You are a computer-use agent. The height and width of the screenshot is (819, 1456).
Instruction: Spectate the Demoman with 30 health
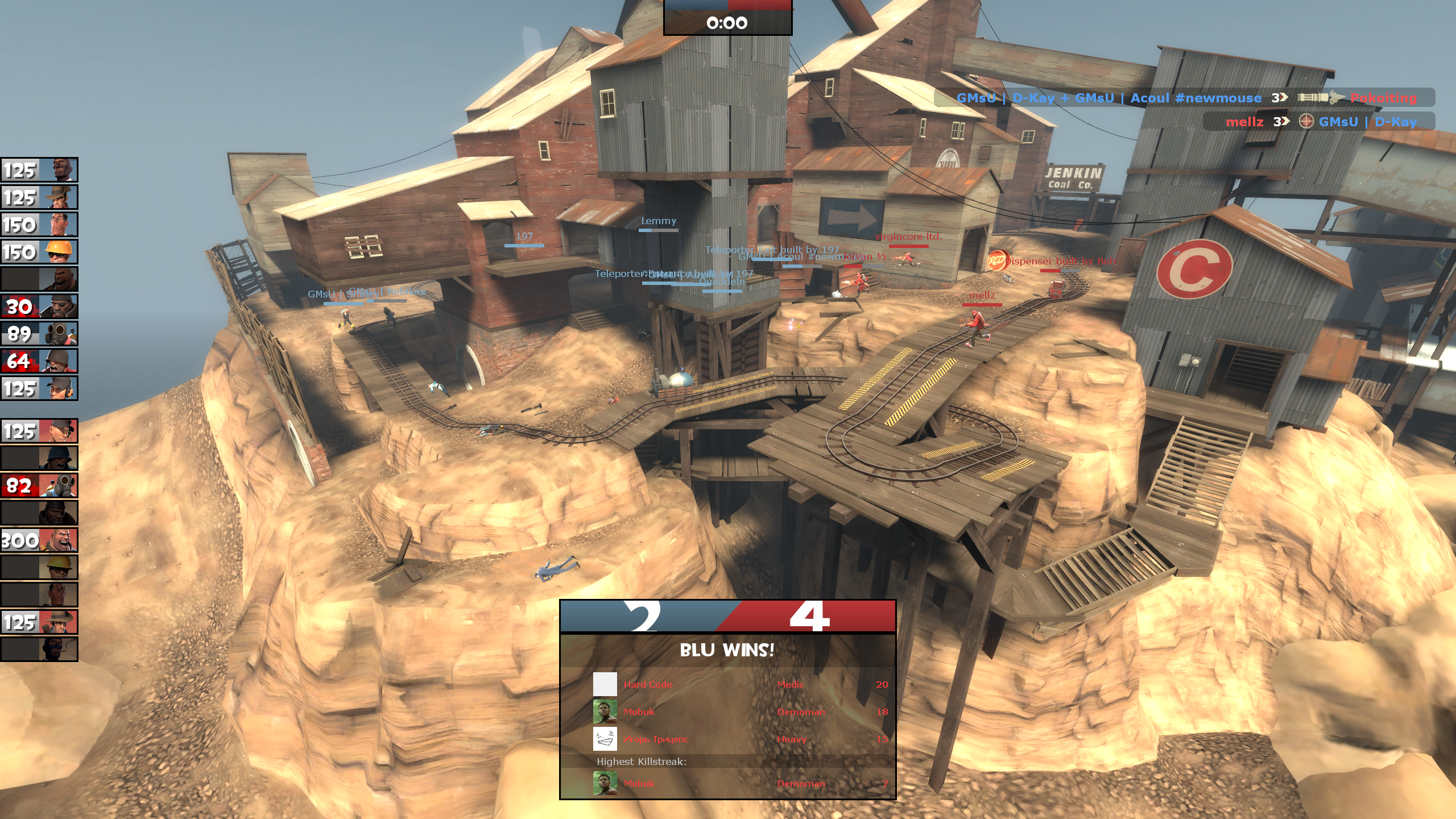39,307
